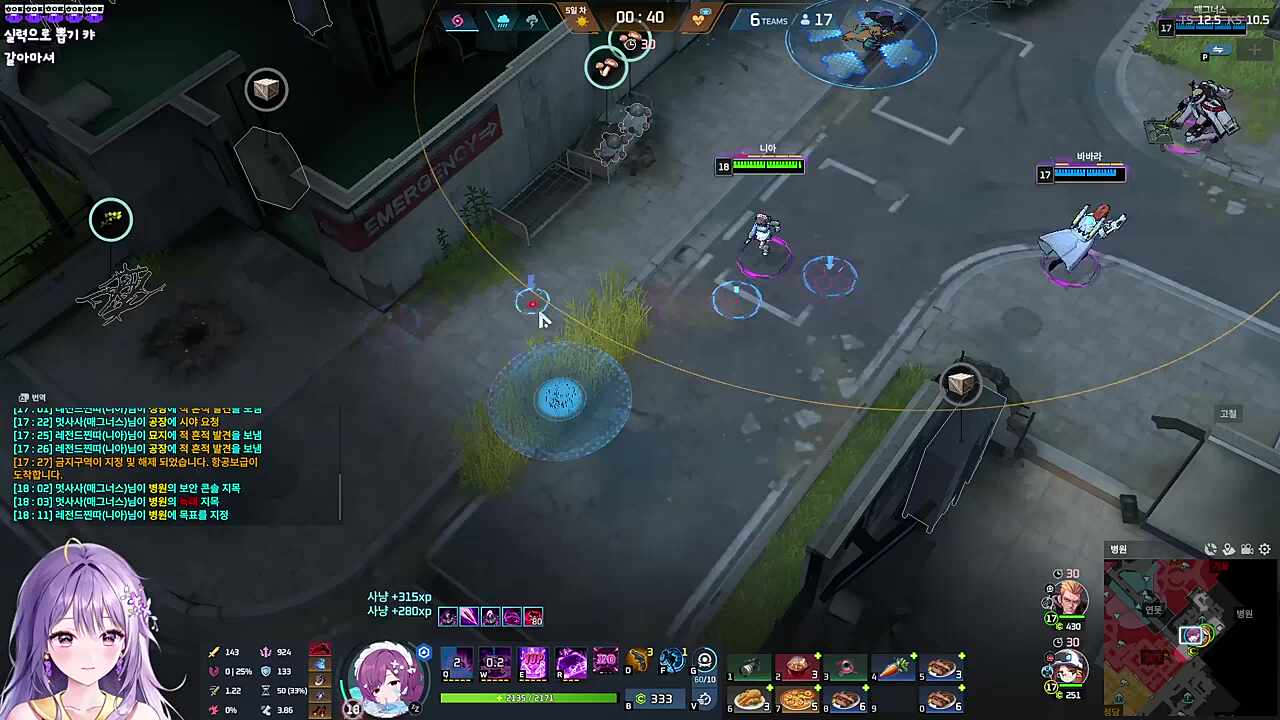The height and width of the screenshot is (720, 1280).
Task: Toggle the rain weather forecast icon
Action: 502,19
